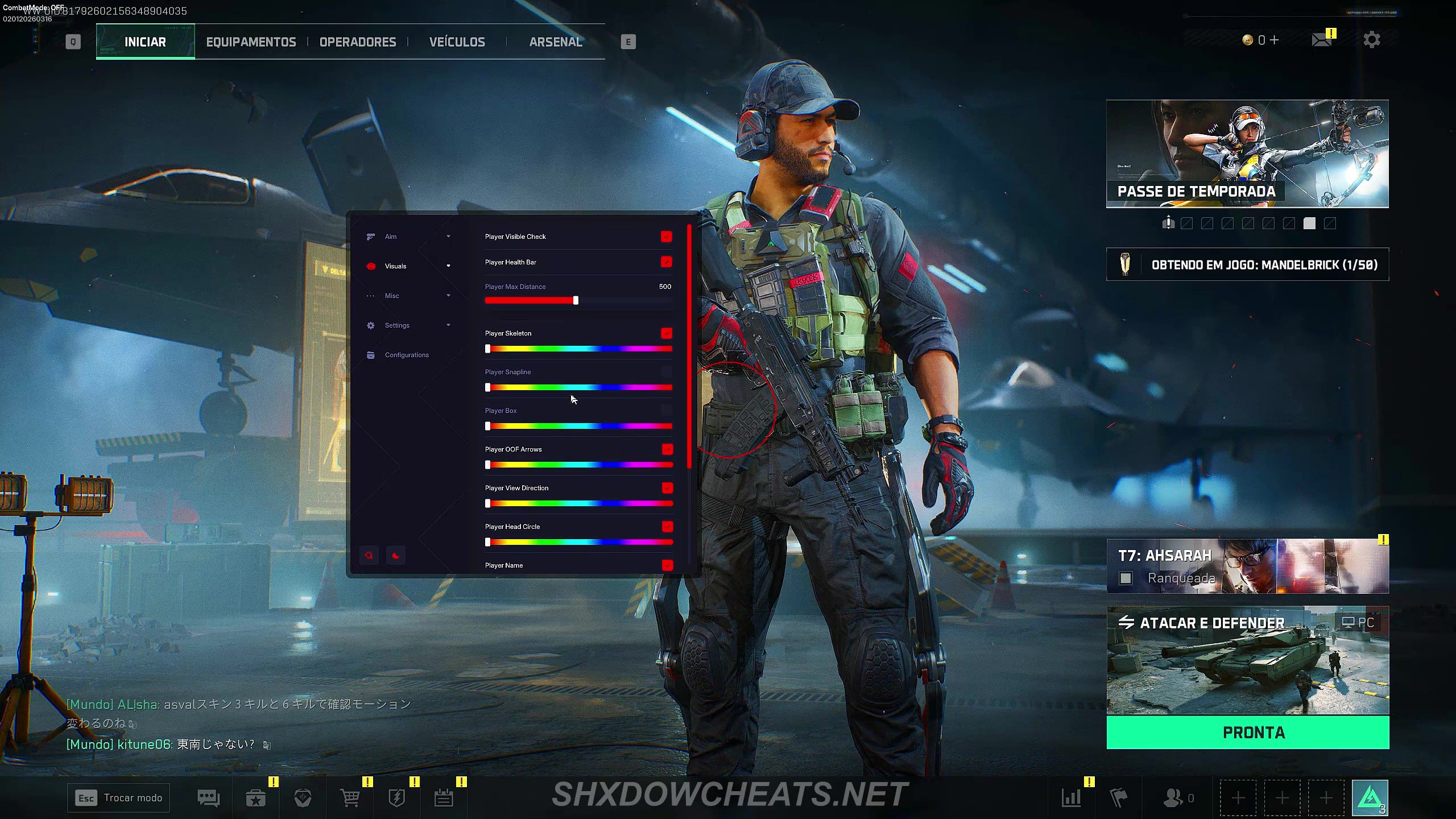
Task: Expand the Settings section chevron
Action: (449, 325)
